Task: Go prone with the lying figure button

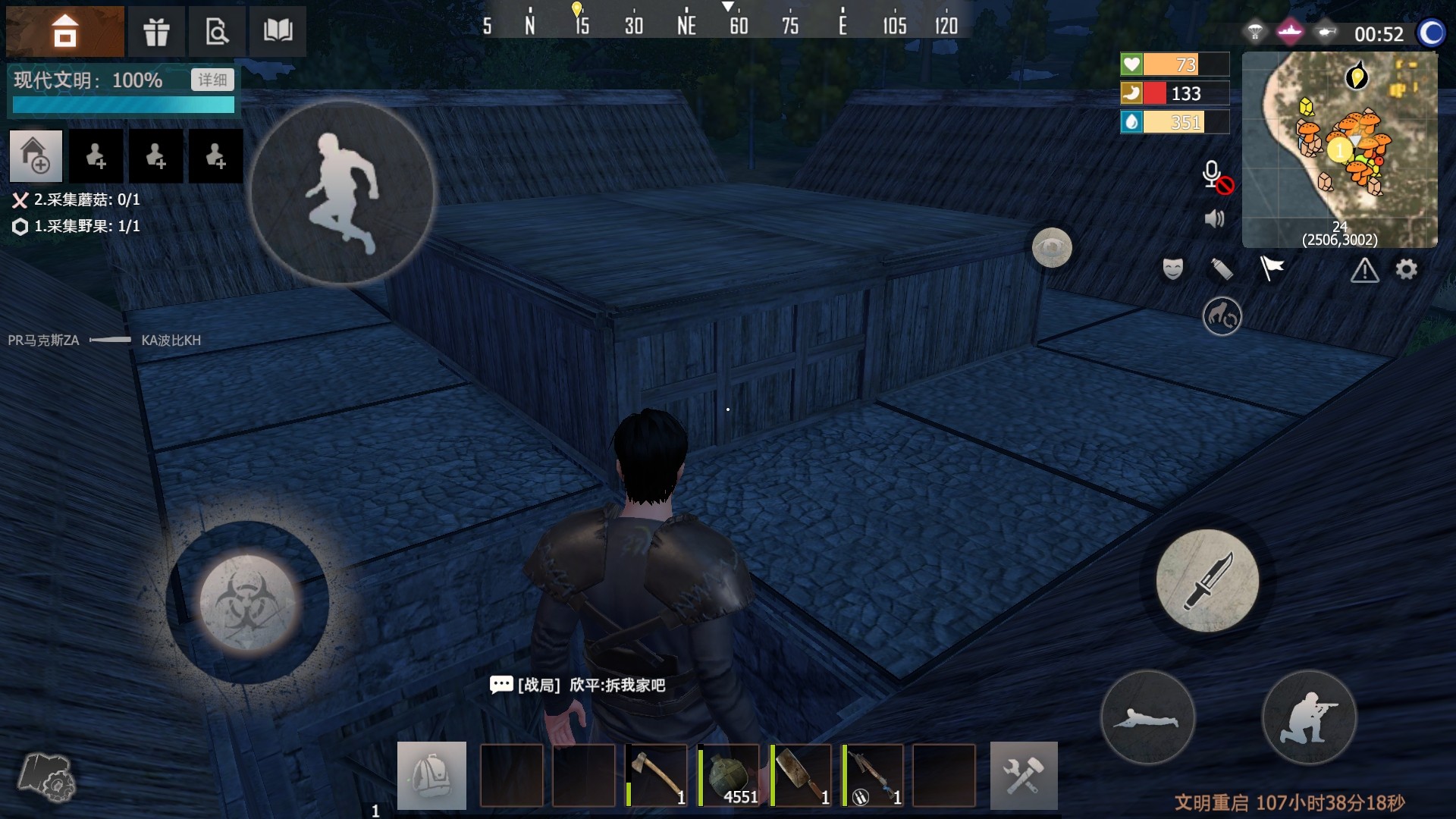Action: click(x=1147, y=717)
